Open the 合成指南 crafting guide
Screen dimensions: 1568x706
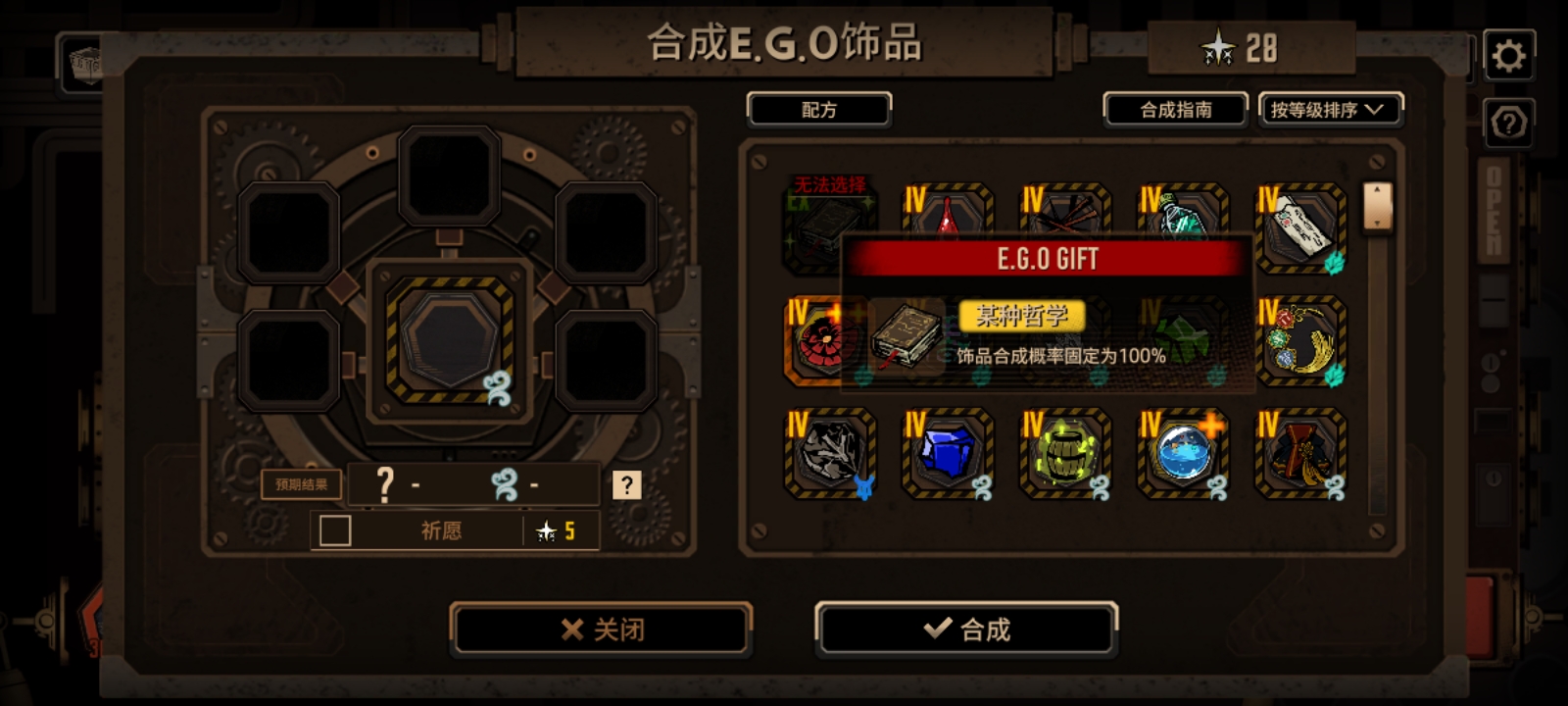[1175, 110]
